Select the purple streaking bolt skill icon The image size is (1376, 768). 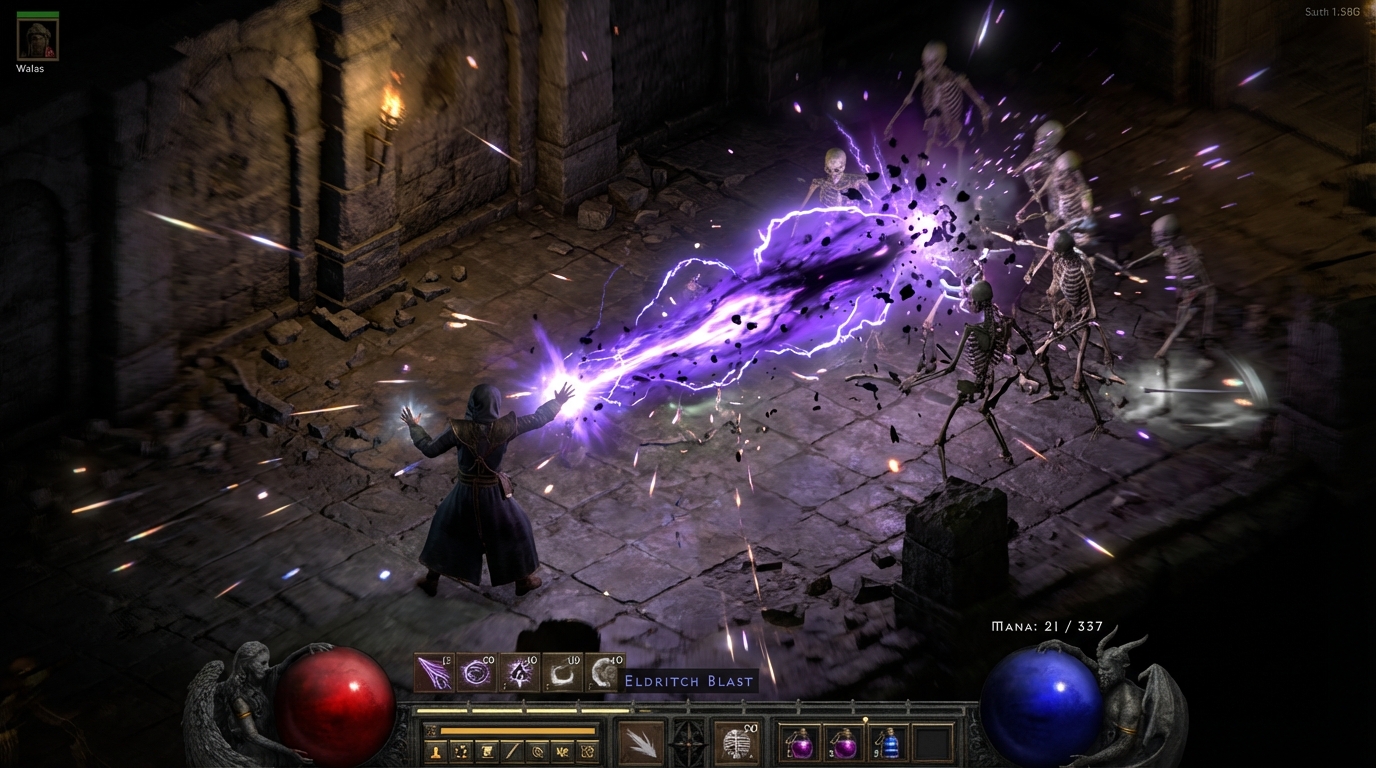pos(434,674)
